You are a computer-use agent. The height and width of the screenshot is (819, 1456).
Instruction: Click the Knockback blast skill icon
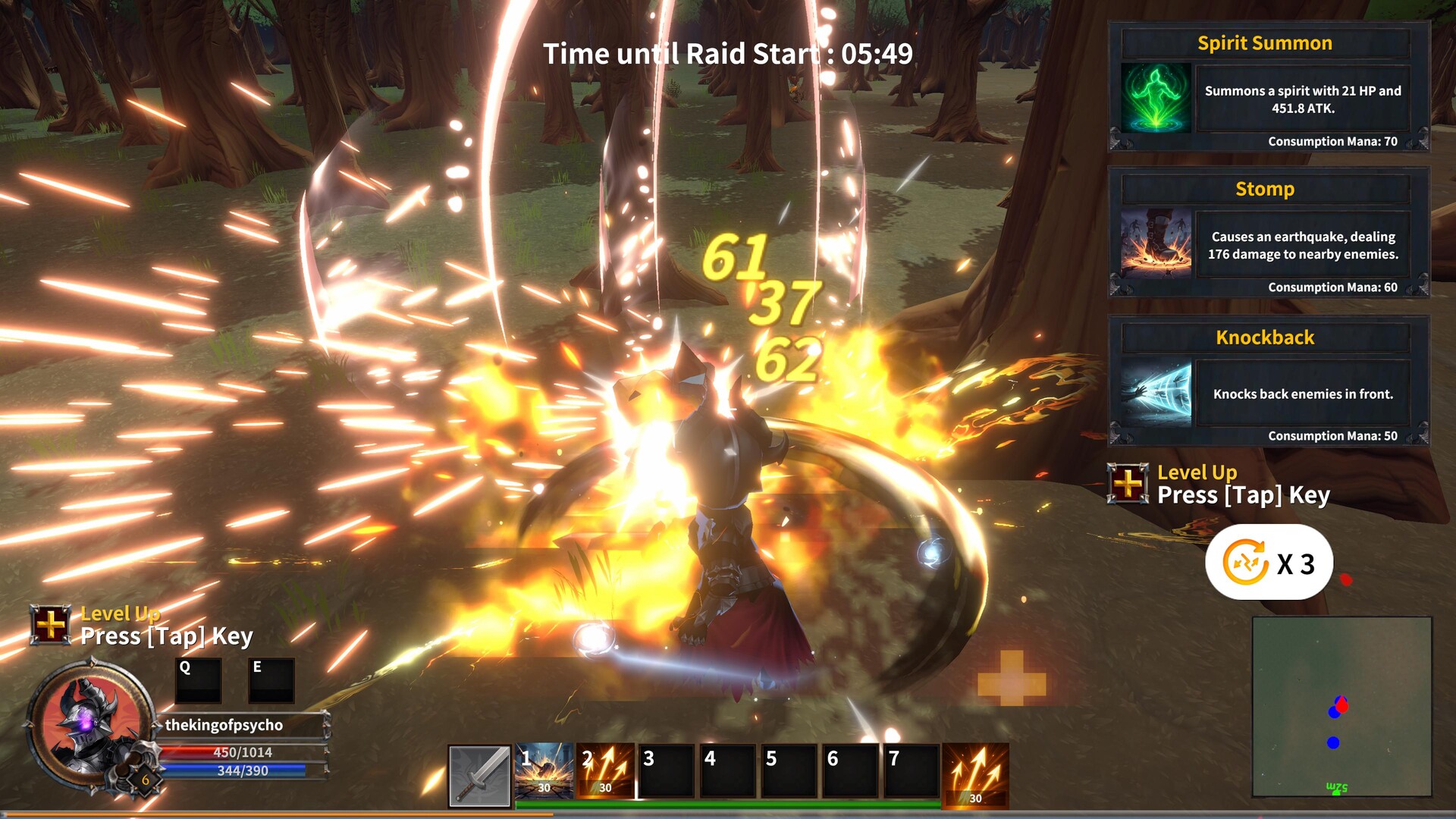1156,393
